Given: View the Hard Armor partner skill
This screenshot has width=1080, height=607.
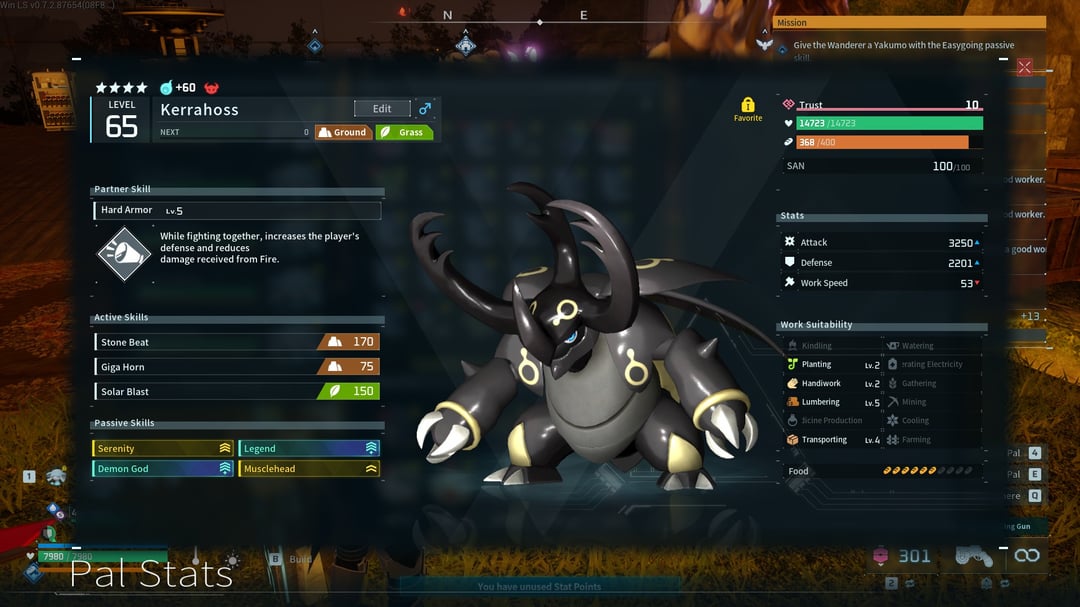Looking at the screenshot, I should tap(237, 210).
